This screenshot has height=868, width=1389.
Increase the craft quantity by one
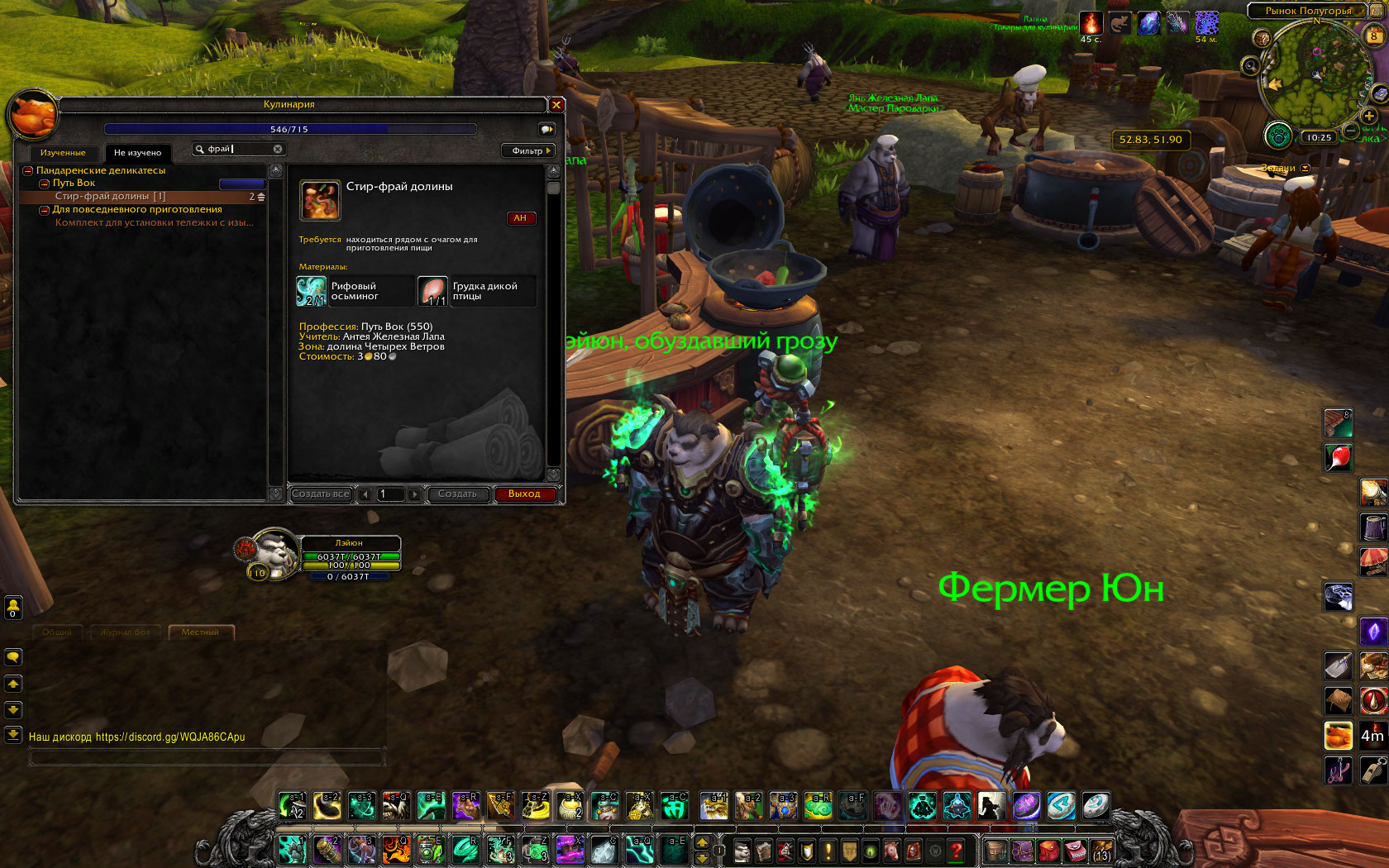tap(415, 494)
